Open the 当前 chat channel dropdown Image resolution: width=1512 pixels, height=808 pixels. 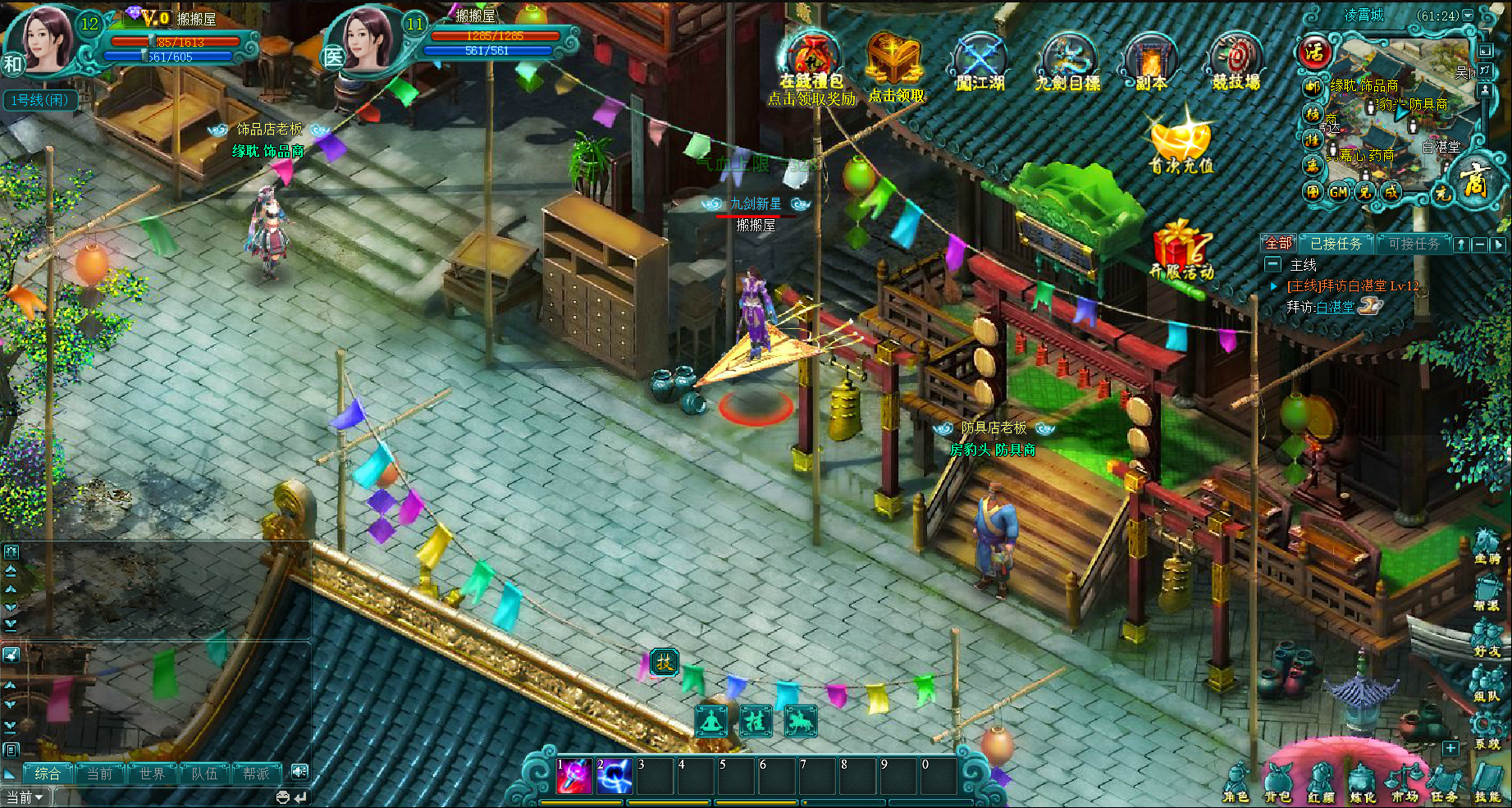pos(25,797)
